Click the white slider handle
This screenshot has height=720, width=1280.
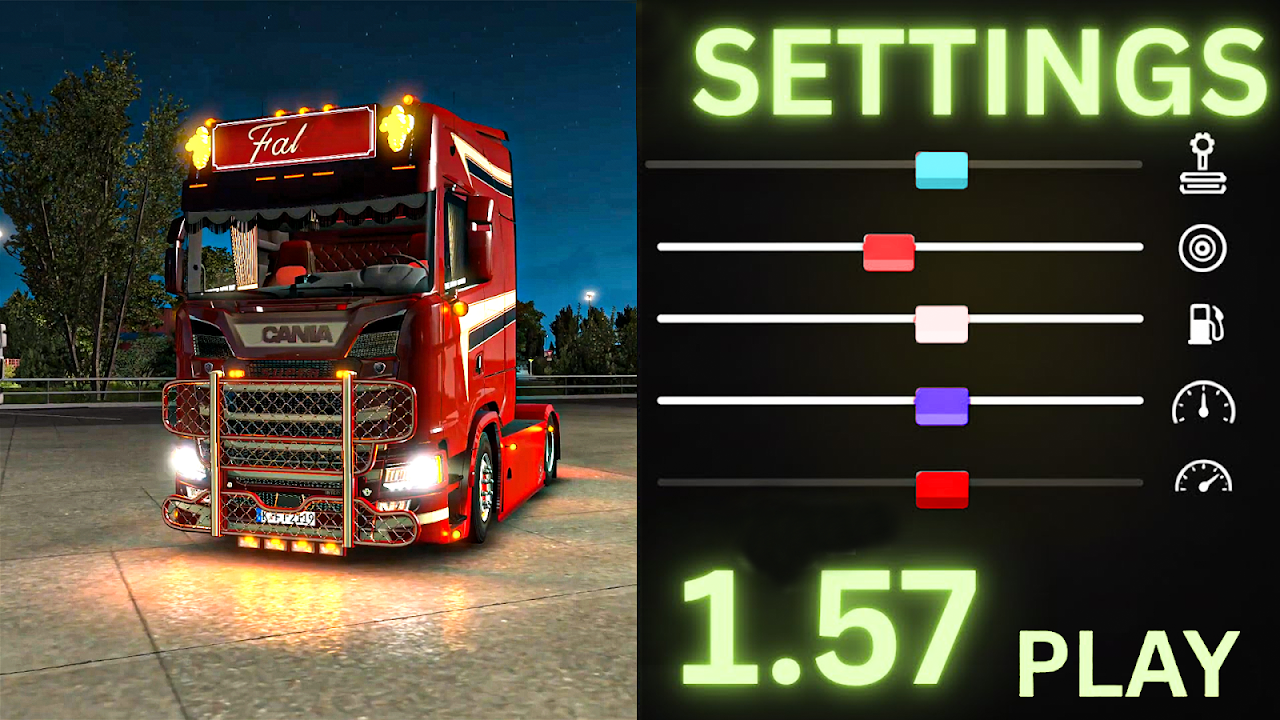pos(941,325)
